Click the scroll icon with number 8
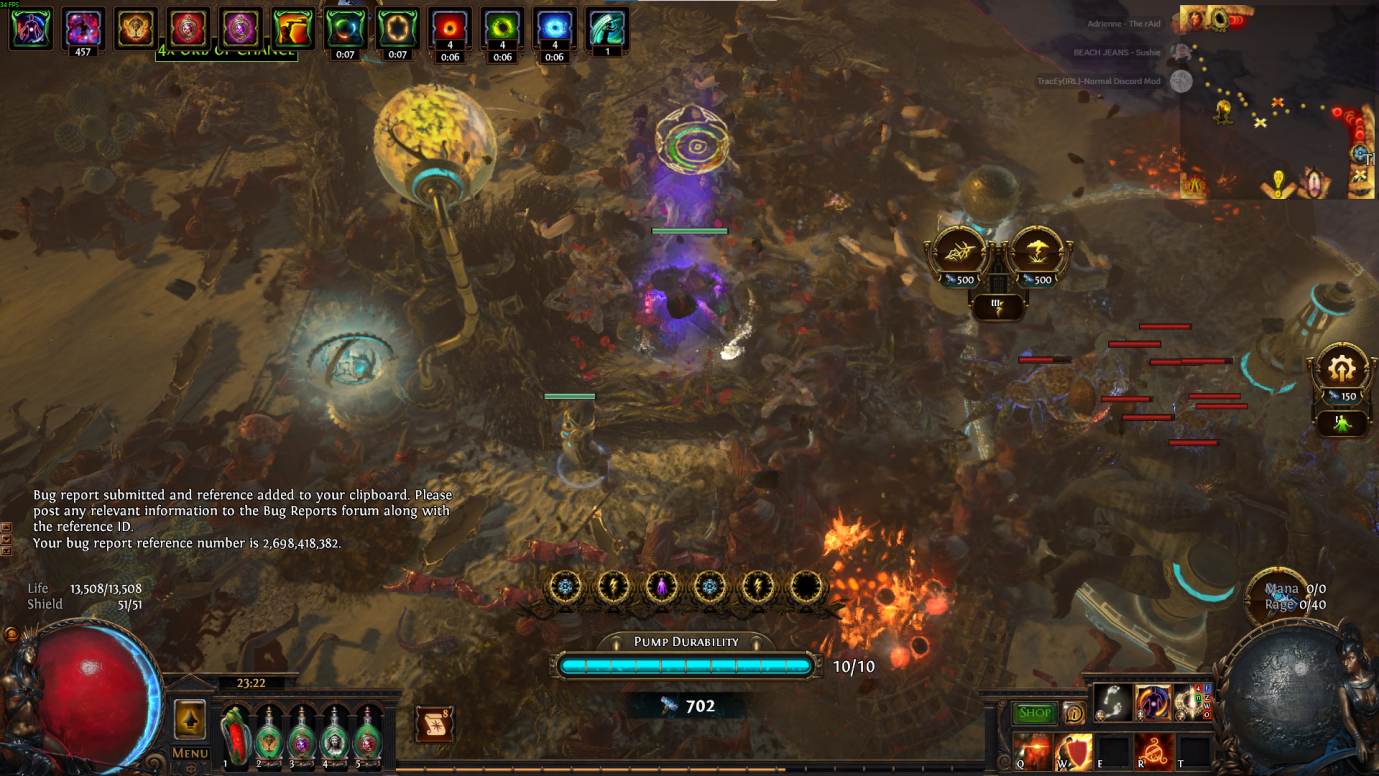Image resolution: width=1379 pixels, height=776 pixels. [x=434, y=723]
